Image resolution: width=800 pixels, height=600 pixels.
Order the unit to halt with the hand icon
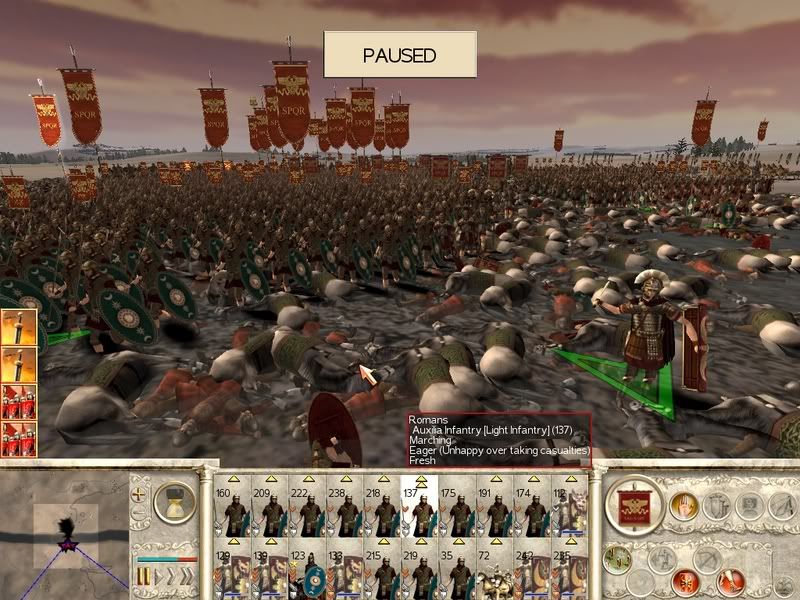click(x=685, y=505)
